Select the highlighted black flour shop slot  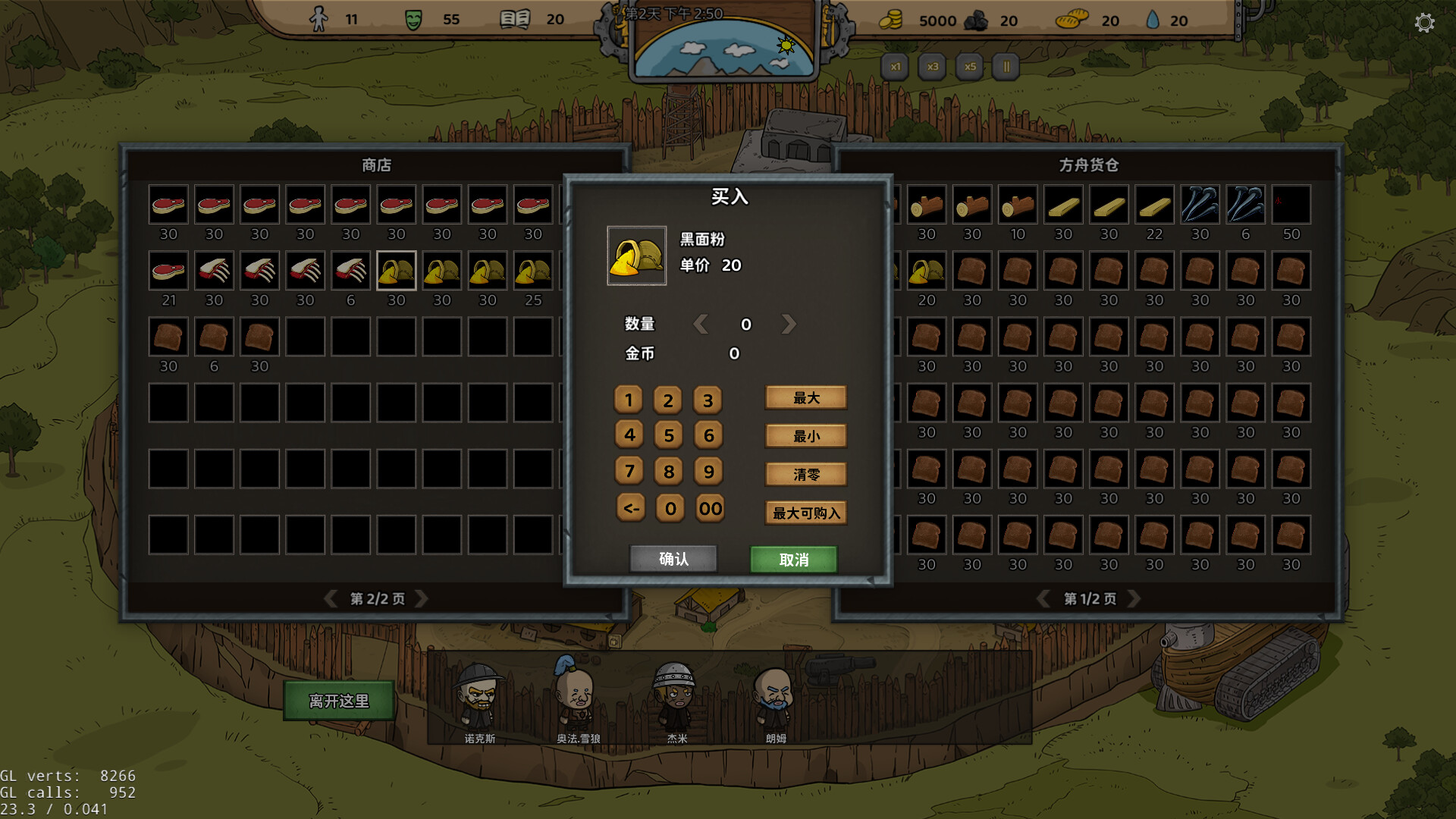396,271
